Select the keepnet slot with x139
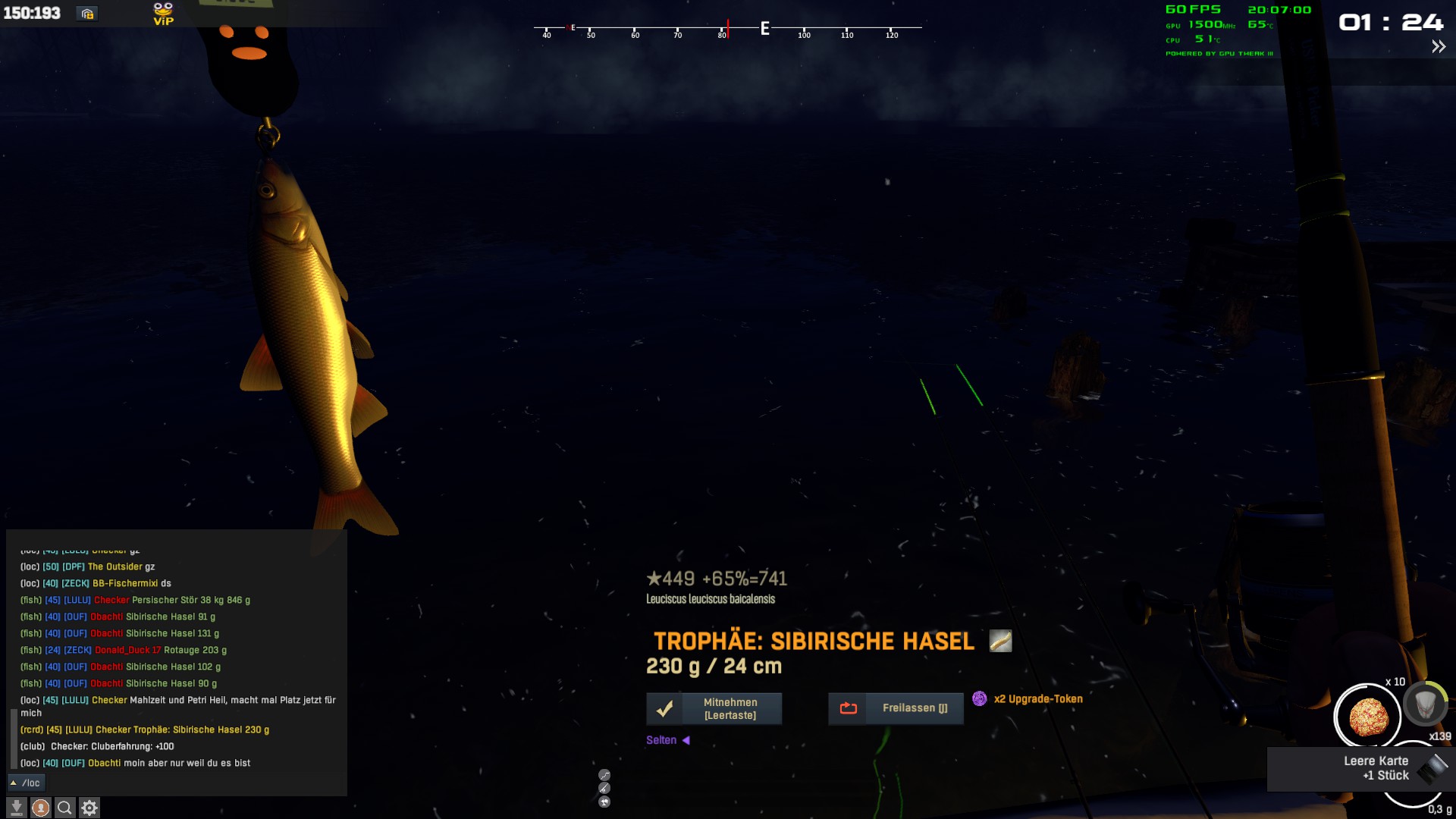 click(x=1425, y=704)
